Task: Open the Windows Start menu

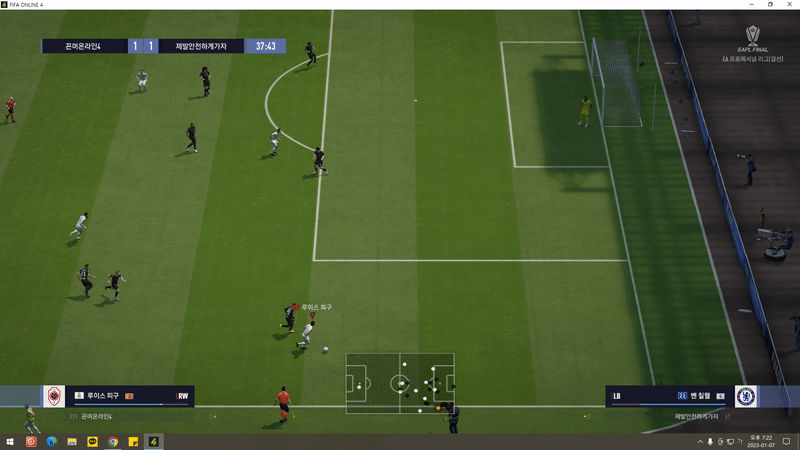Action: tap(10, 441)
